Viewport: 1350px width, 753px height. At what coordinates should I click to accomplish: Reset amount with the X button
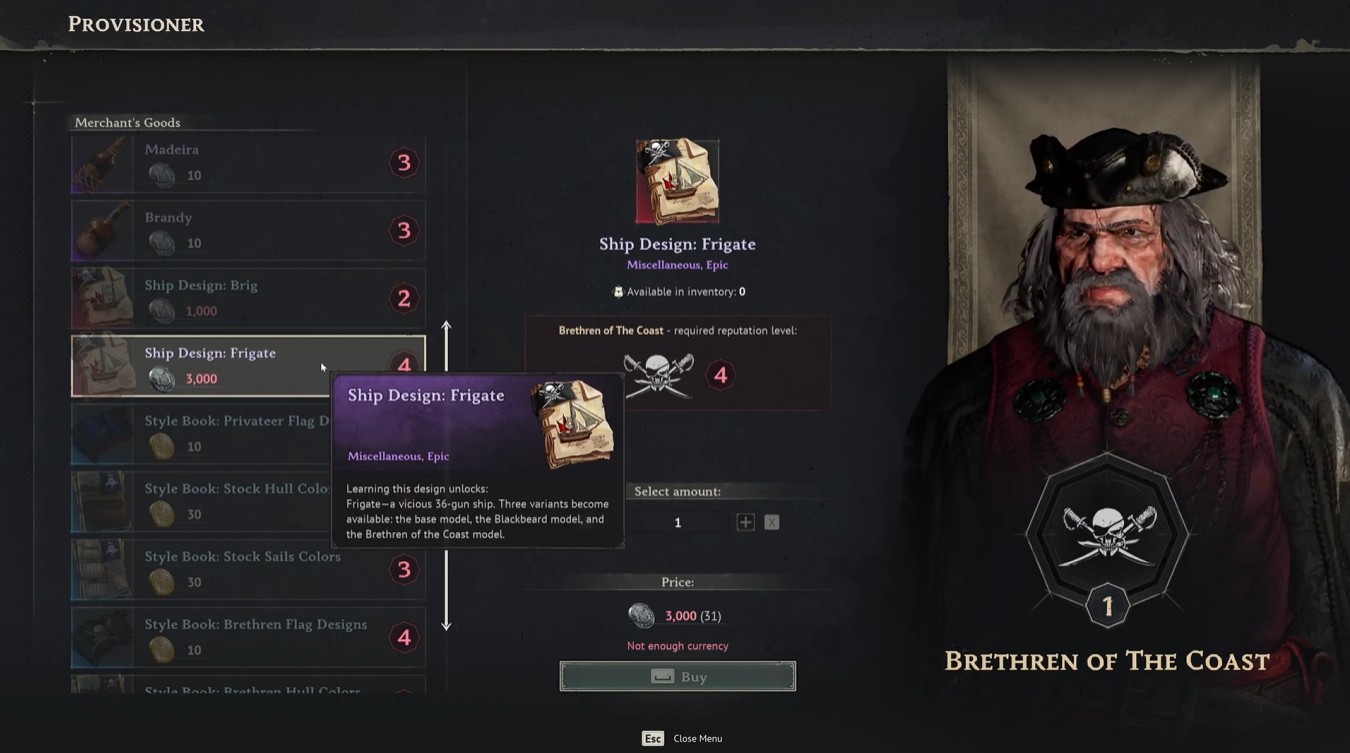[x=772, y=522]
